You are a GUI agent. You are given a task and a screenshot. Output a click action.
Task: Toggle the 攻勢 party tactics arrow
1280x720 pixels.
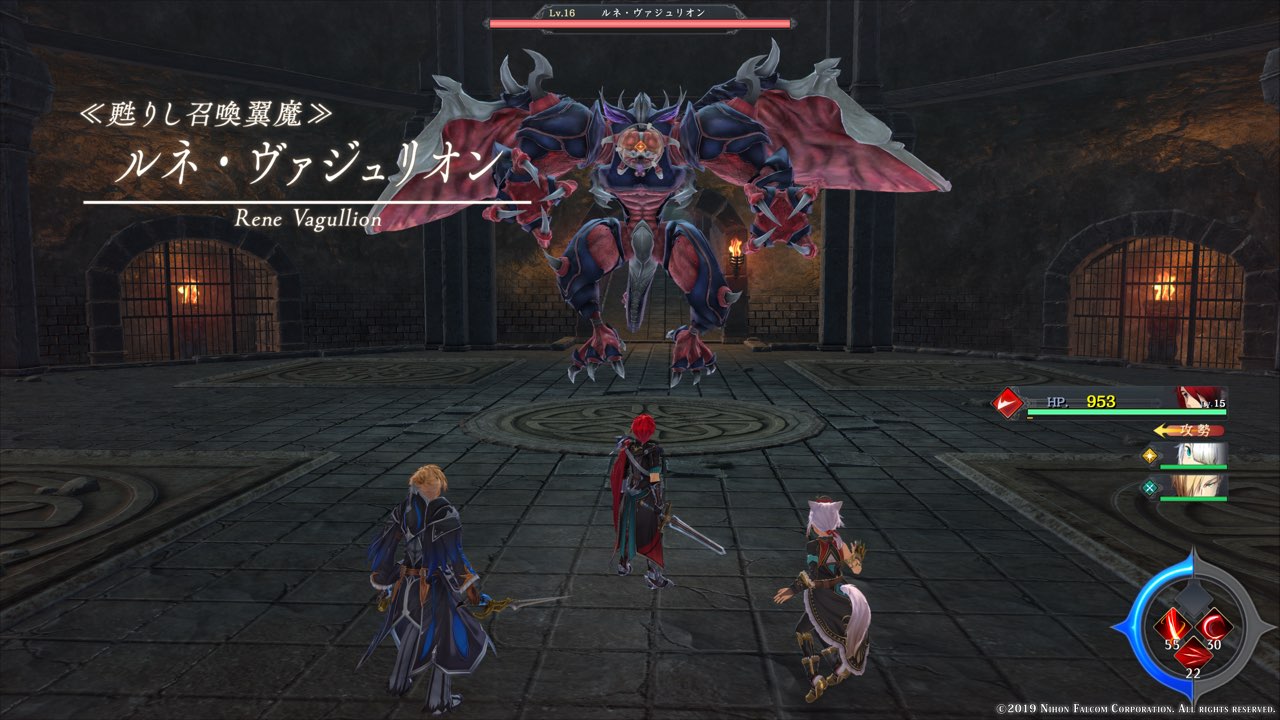pos(1188,430)
